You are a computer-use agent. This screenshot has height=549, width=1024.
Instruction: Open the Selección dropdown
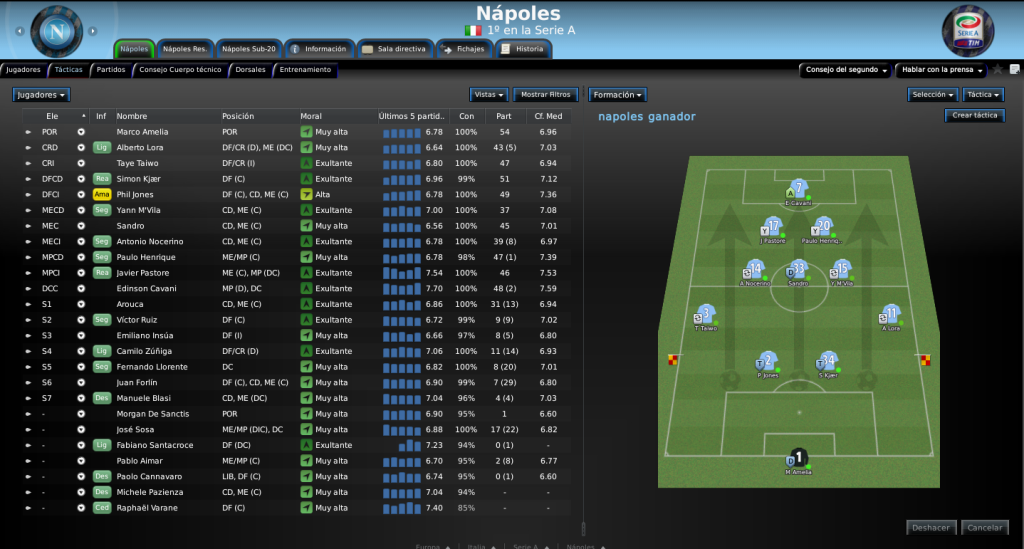pyautogui.click(x=933, y=95)
